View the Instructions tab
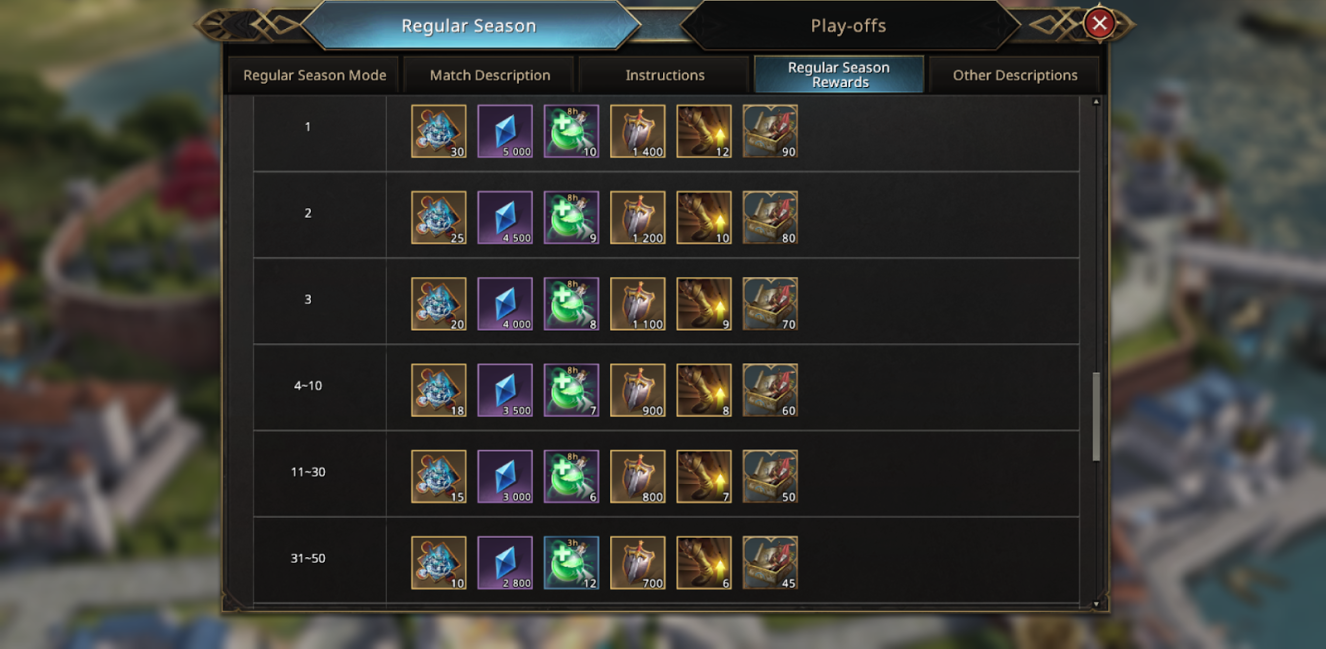The height and width of the screenshot is (649, 1326). (665, 75)
